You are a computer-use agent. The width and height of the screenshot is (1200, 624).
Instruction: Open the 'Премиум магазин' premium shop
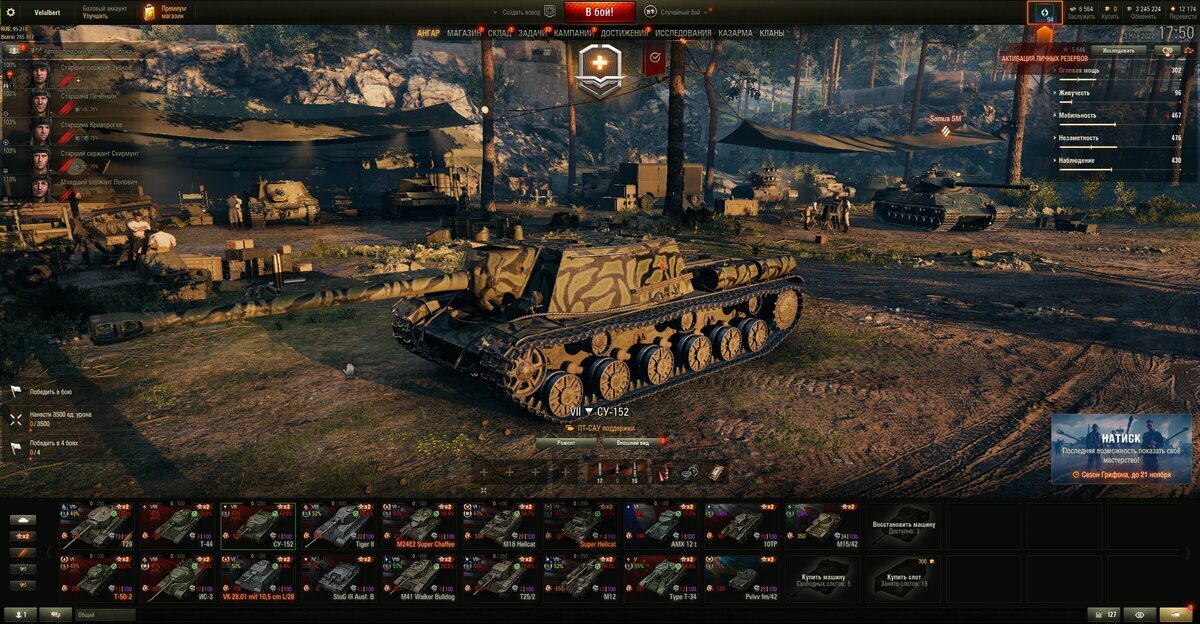[x=165, y=12]
